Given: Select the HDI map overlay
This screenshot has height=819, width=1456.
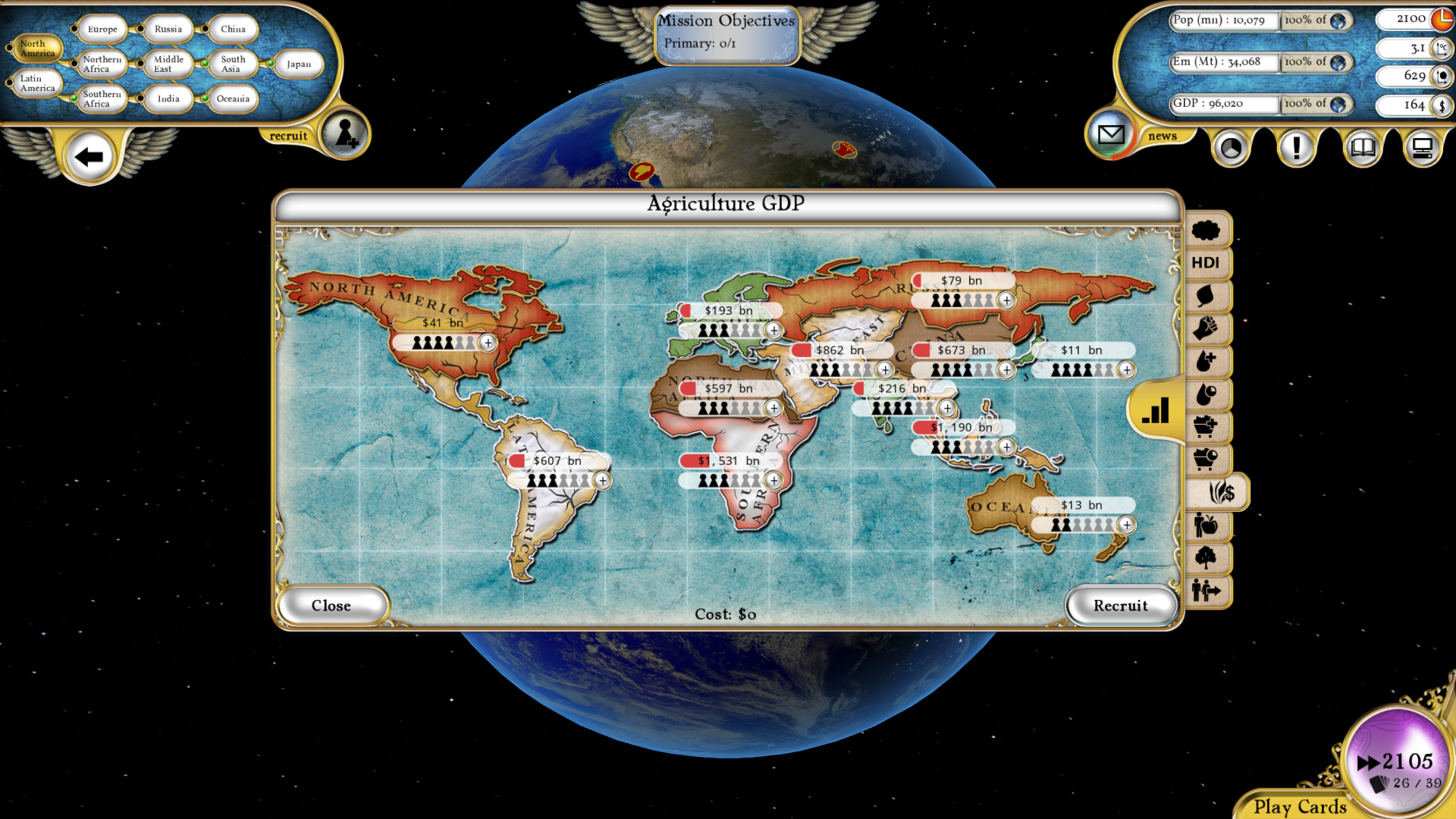Looking at the screenshot, I should [x=1206, y=262].
